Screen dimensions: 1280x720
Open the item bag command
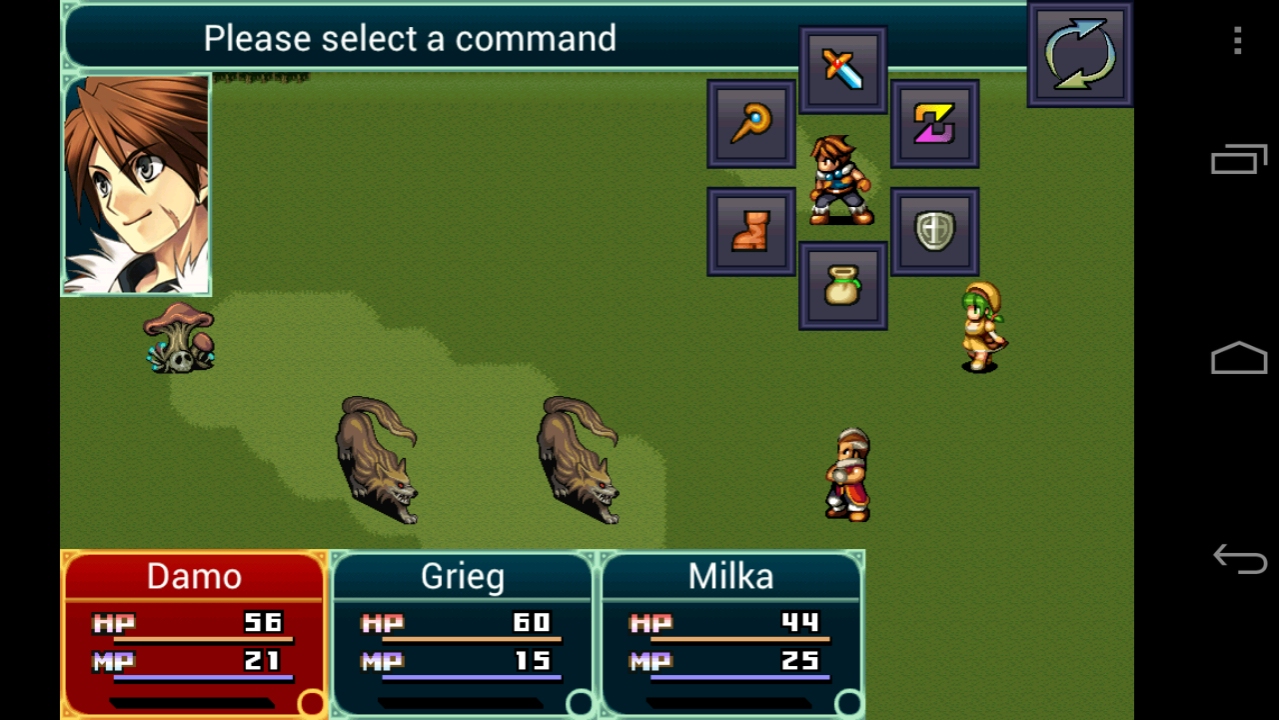pyautogui.click(x=842, y=286)
